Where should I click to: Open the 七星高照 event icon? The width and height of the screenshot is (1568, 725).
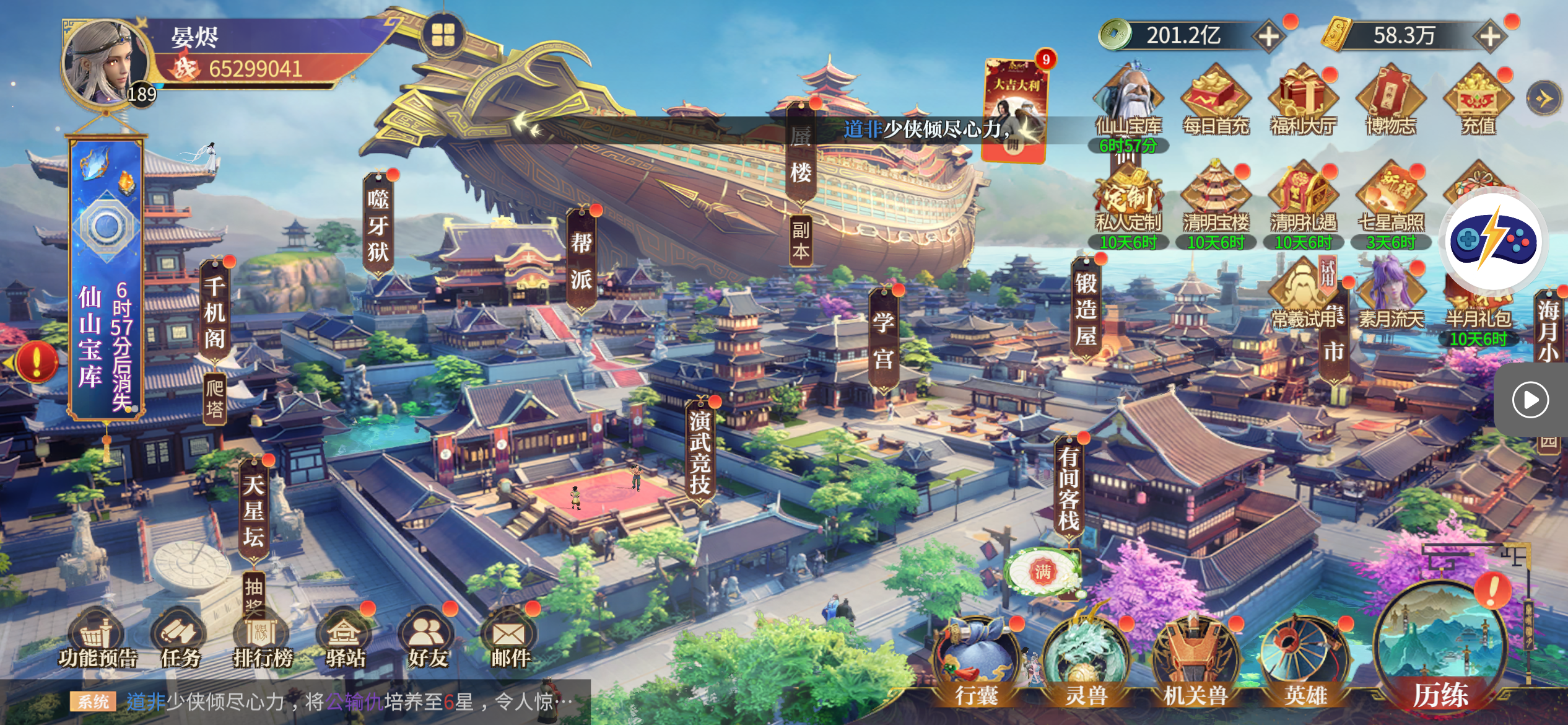1391,198
